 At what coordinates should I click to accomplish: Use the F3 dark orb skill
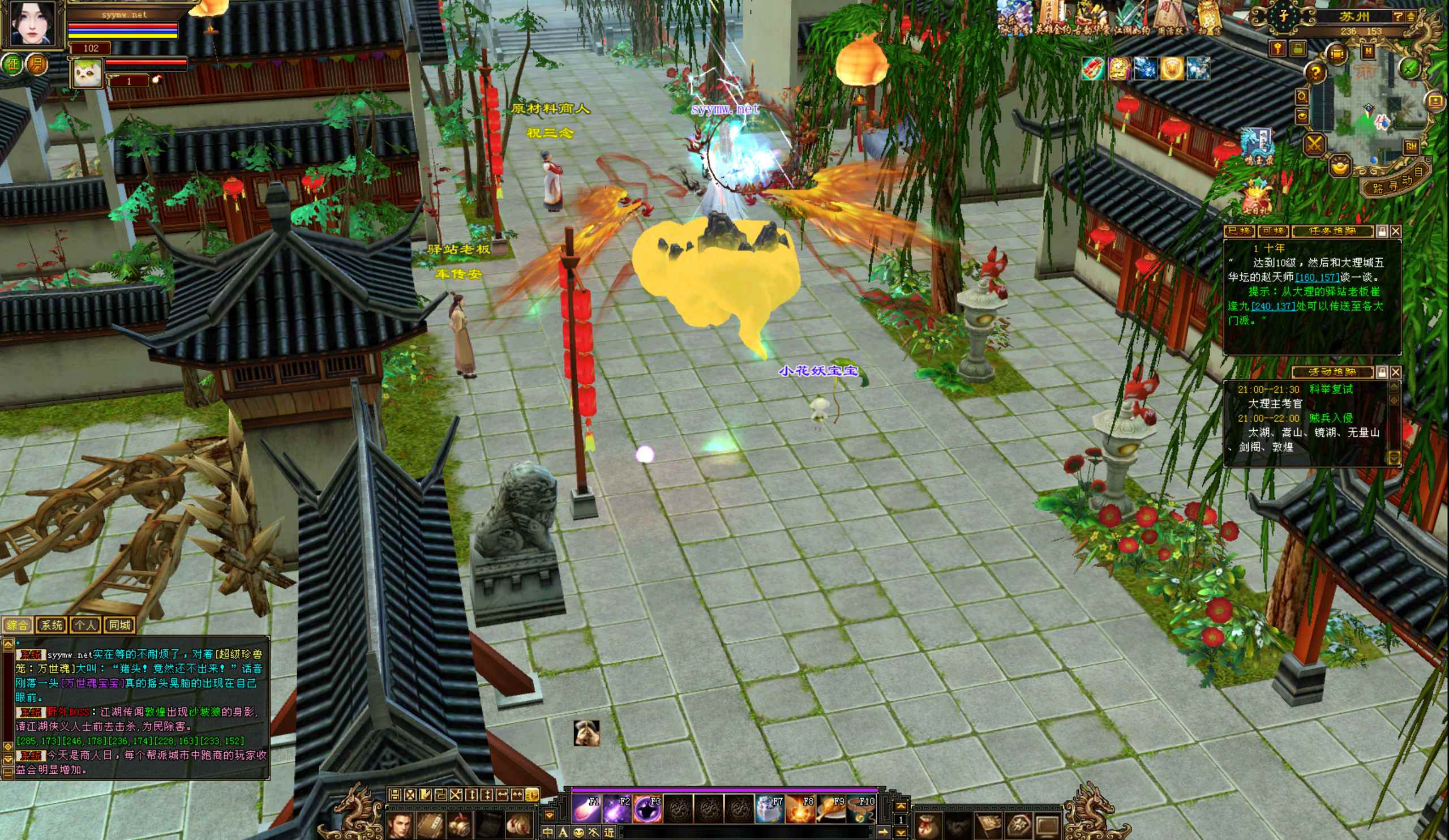(647, 809)
